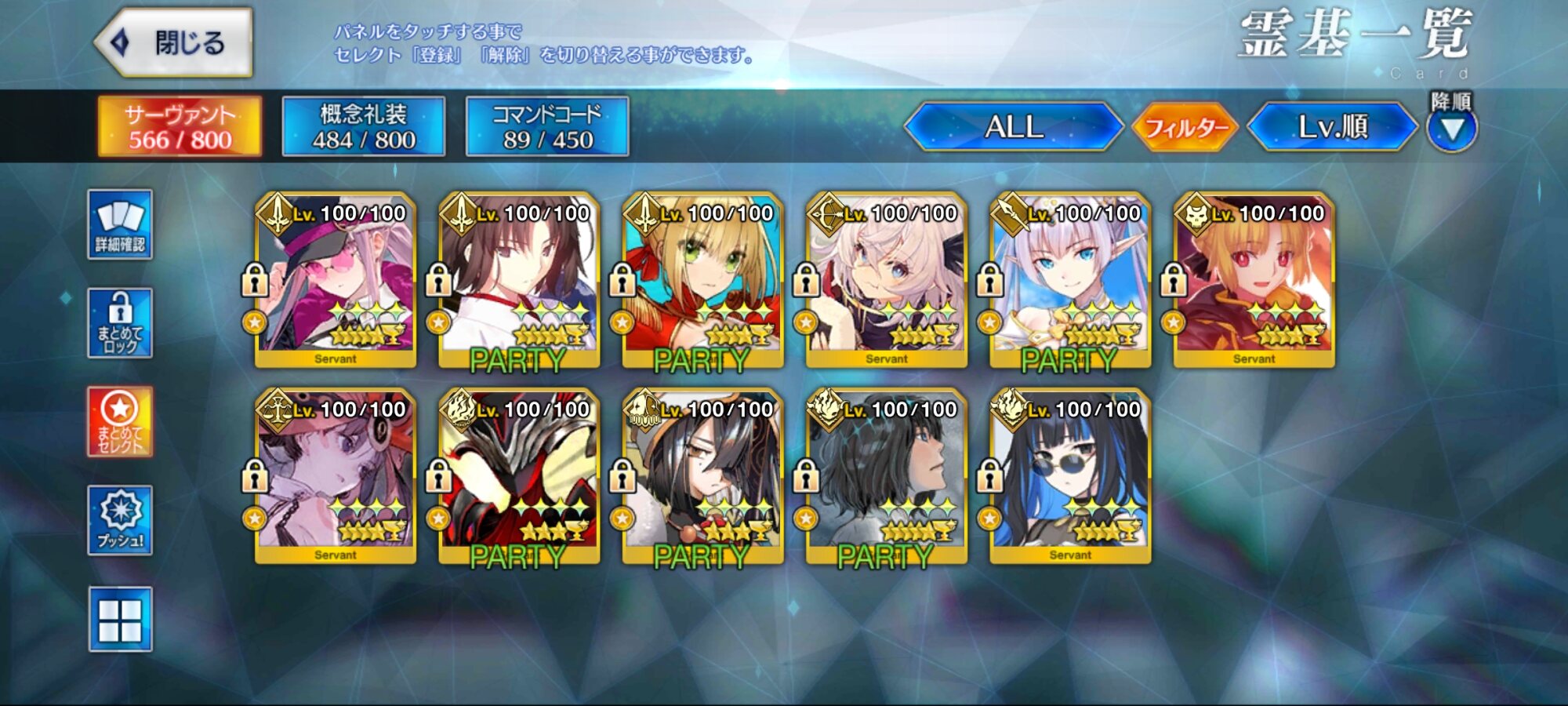1568x706 pixels.
Task: Open the フィルター filter options
Action: point(1185,126)
